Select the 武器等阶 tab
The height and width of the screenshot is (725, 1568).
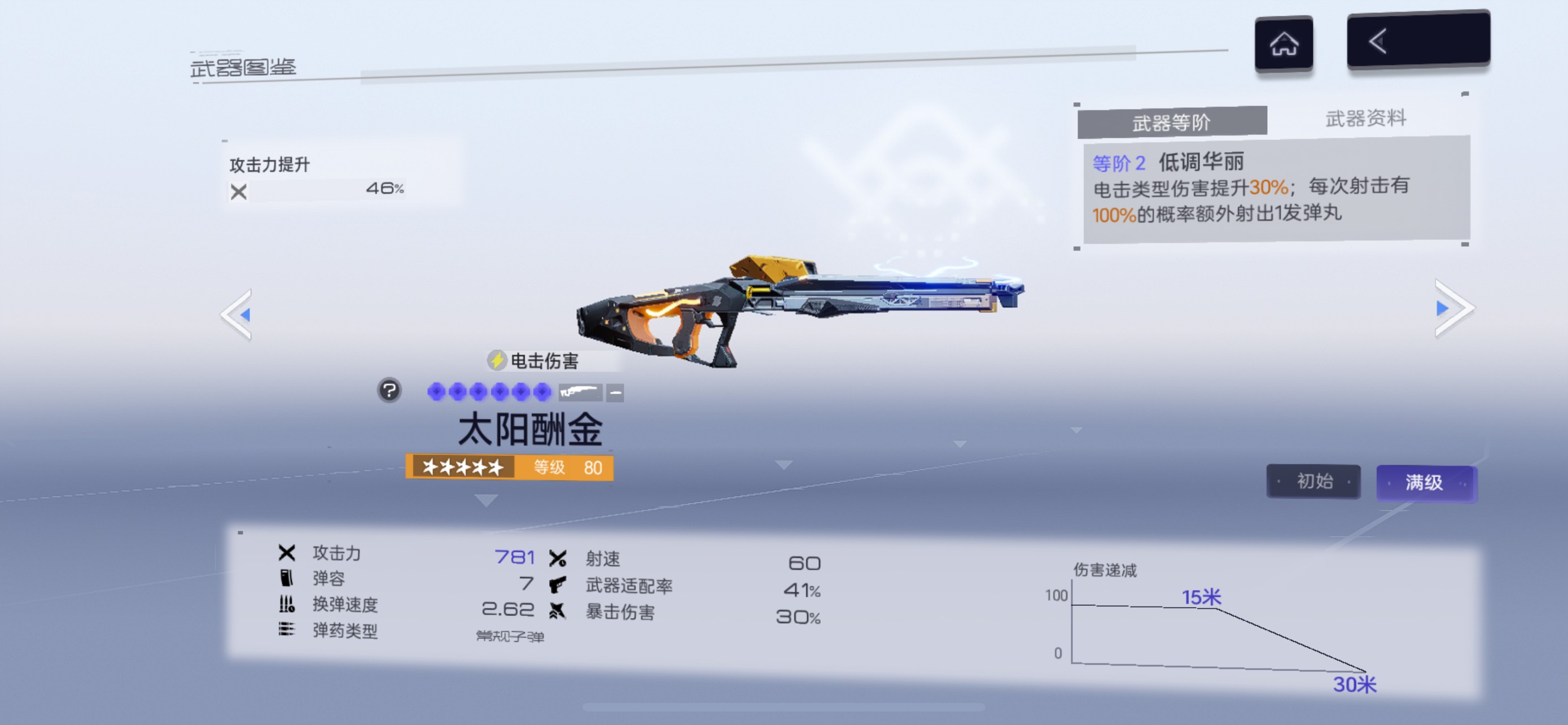(1171, 123)
